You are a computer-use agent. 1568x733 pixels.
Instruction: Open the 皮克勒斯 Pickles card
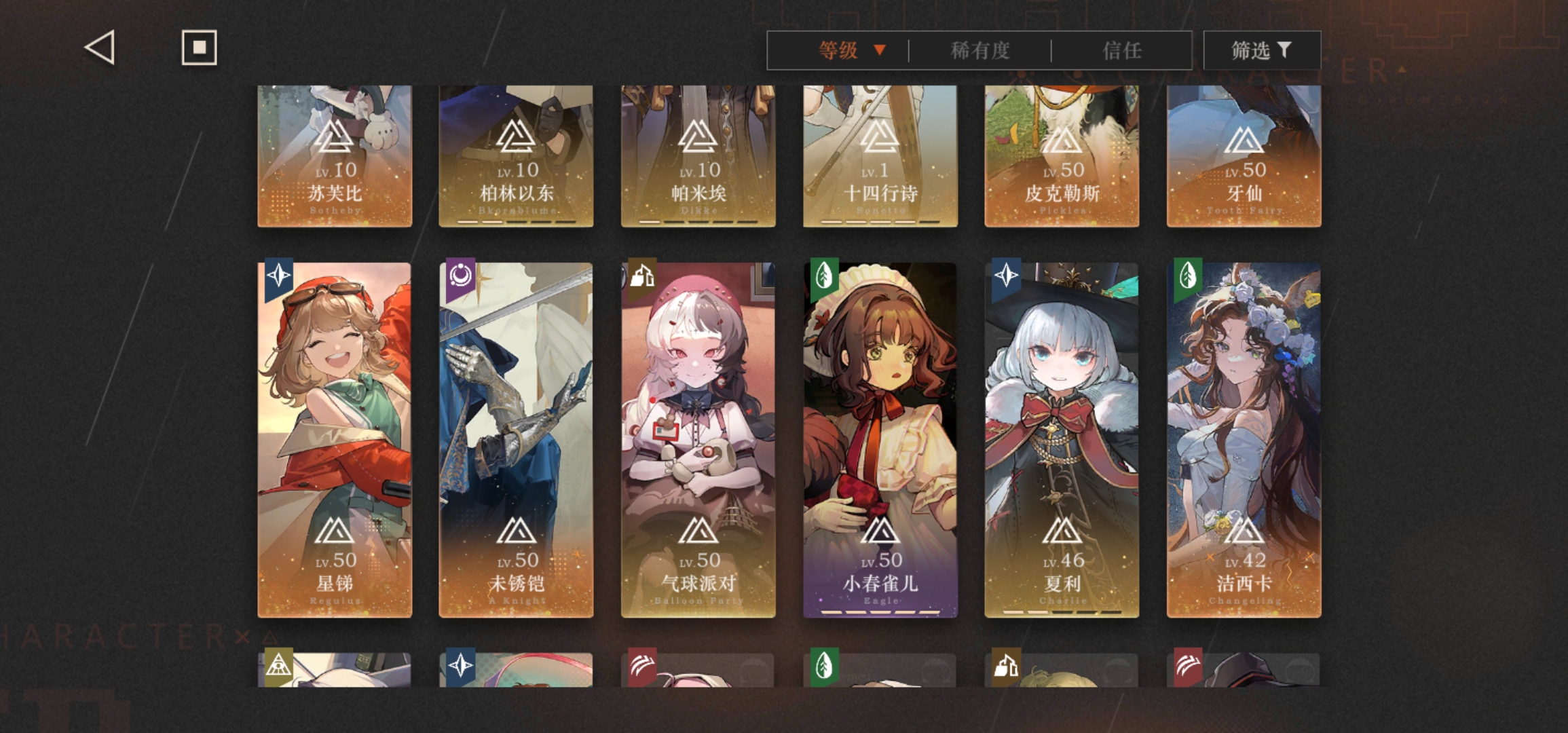[1062, 156]
